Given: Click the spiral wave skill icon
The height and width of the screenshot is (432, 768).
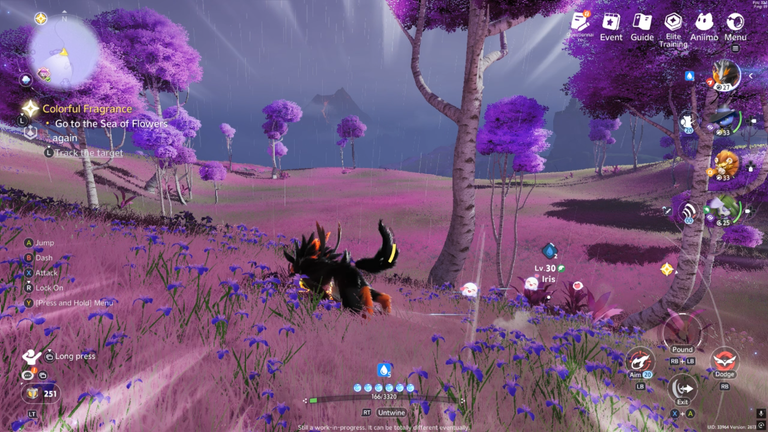Looking at the screenshot, I should tap(686, 211).
